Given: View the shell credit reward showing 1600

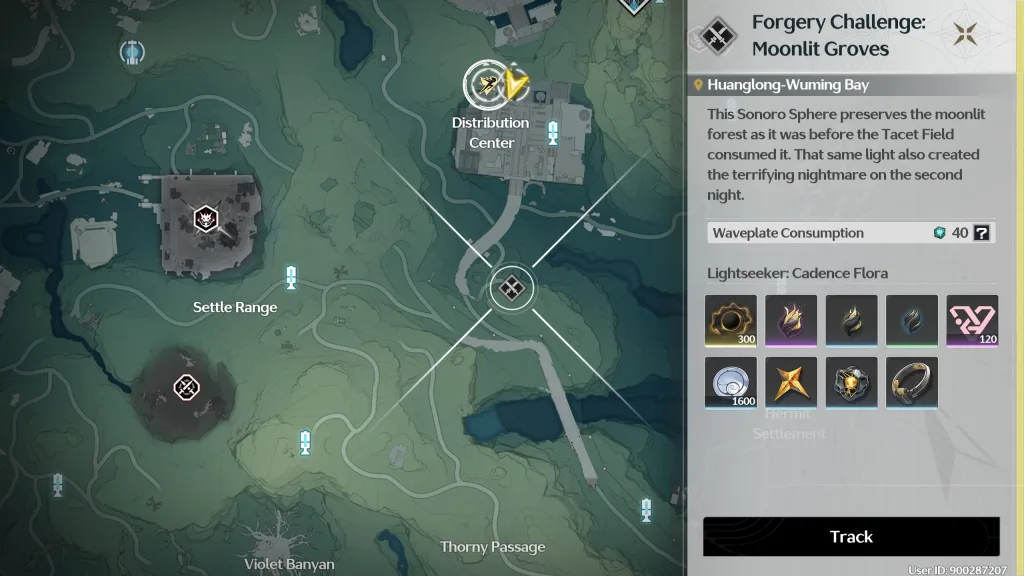Looking at the screenshot, I should 730,383.
